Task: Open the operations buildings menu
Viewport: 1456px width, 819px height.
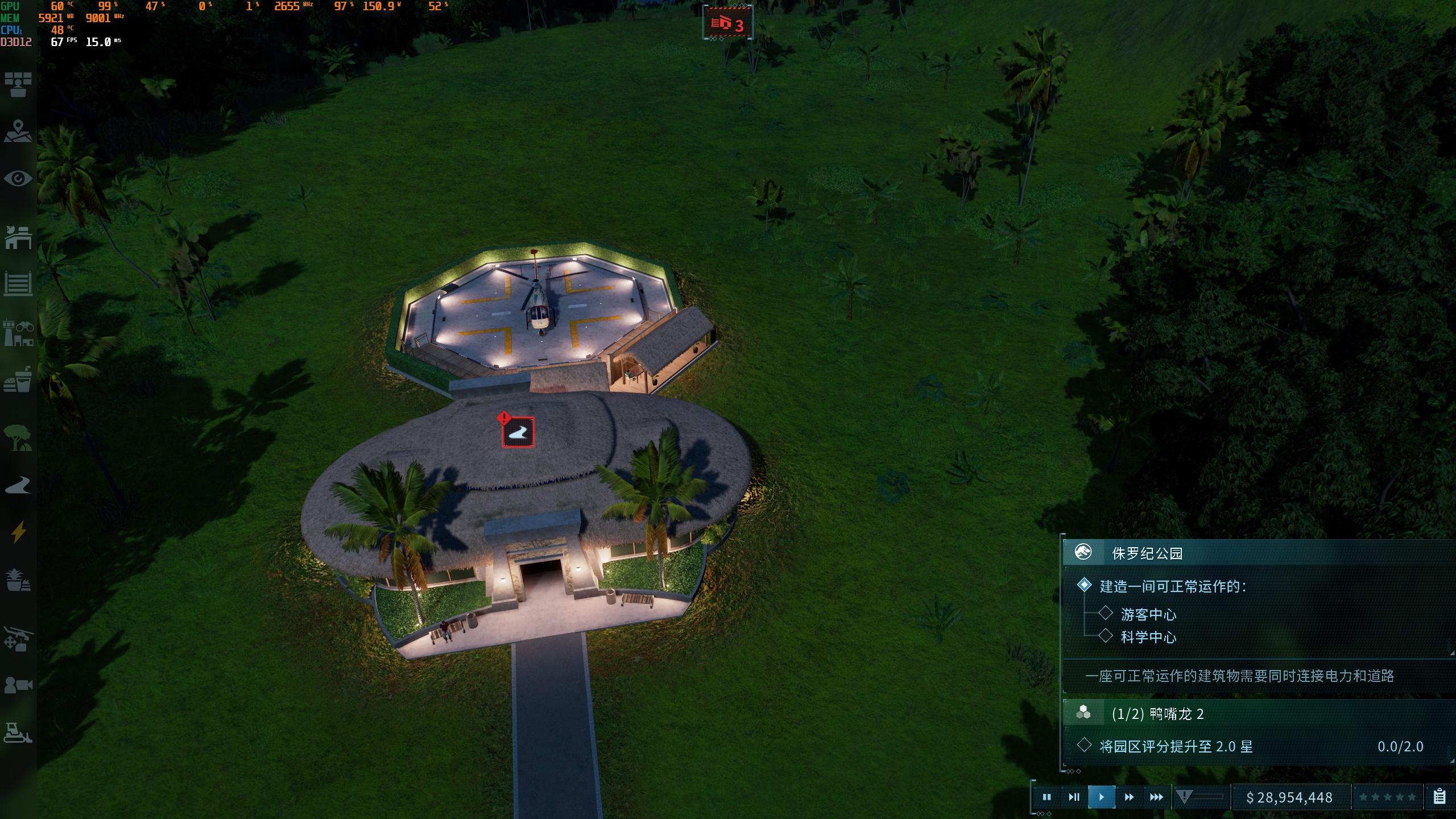Action: click(x=18, y=237)
